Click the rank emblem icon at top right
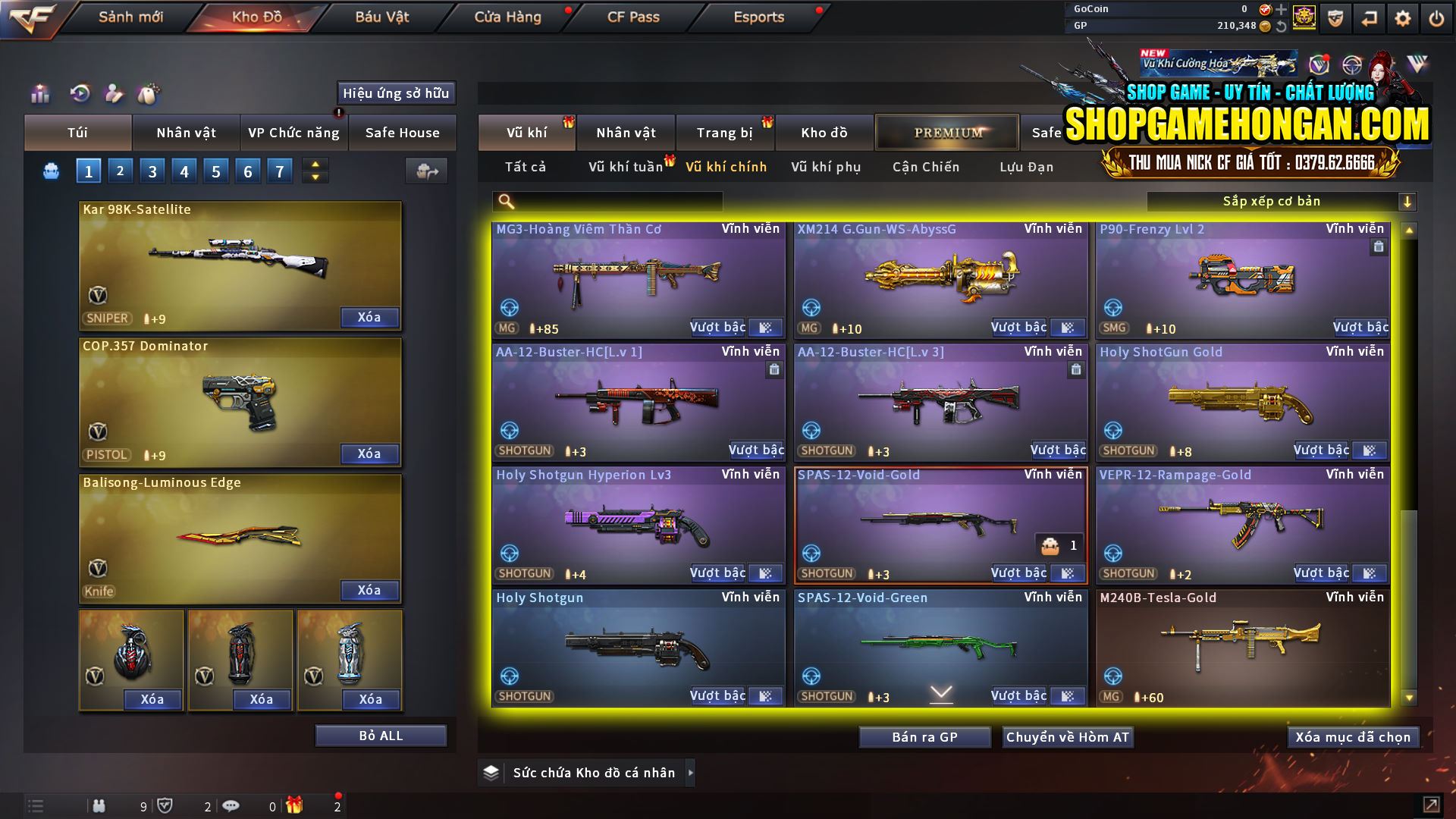This screenshot has width=1456, height=819. click(1305, 17)
